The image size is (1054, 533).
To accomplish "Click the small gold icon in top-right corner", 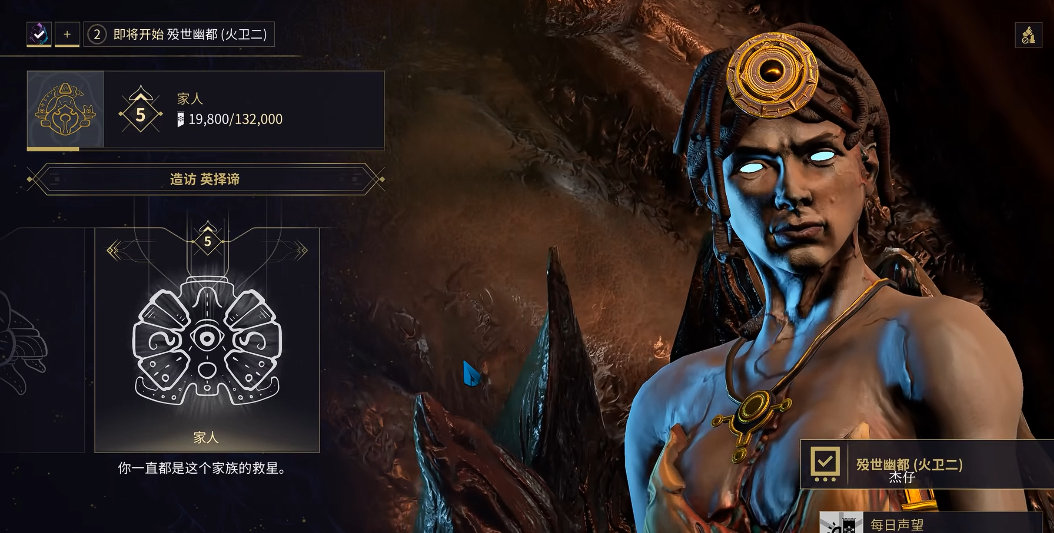I will [x=1027, y=35].
